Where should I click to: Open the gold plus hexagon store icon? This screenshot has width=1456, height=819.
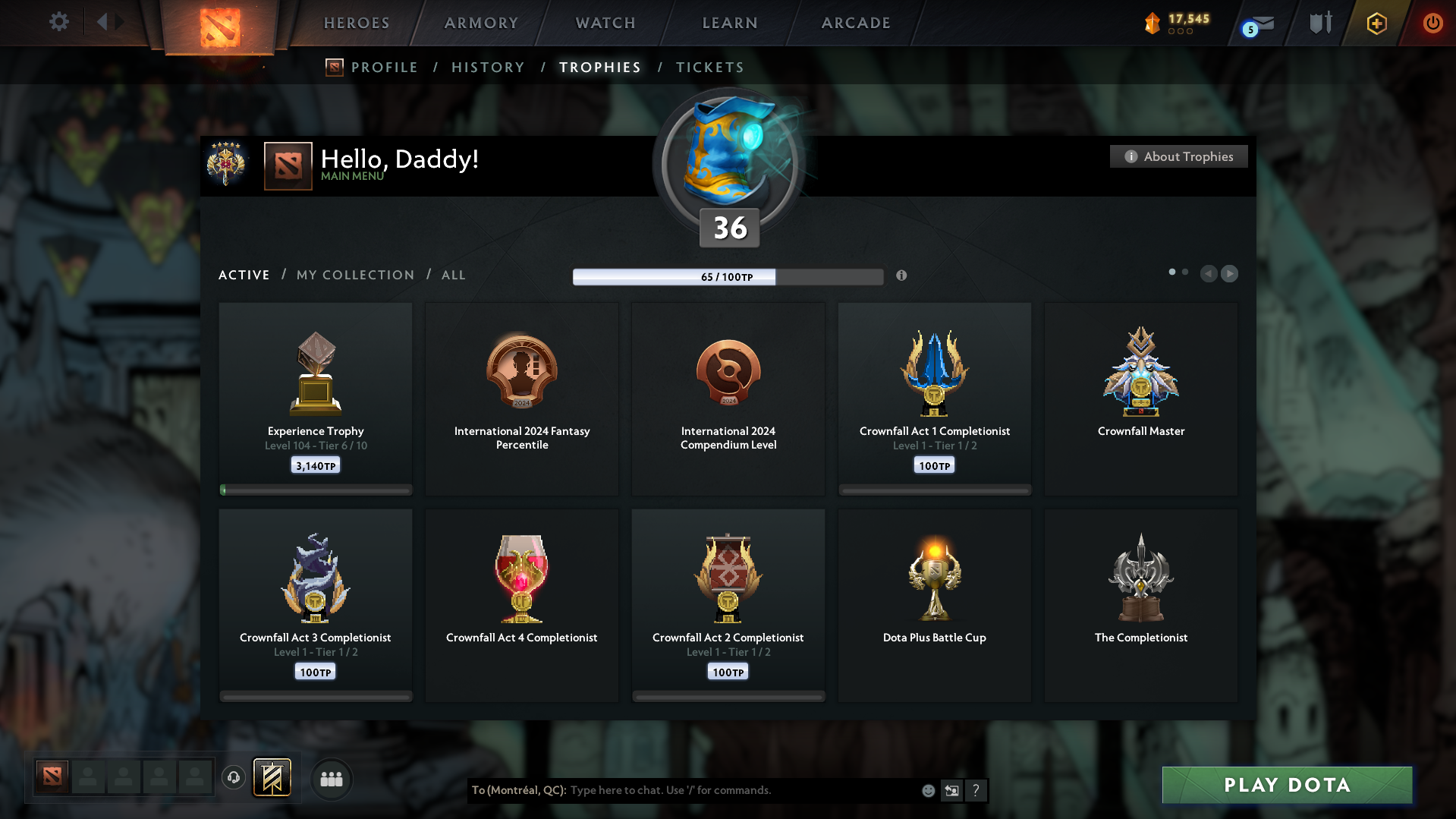point(1376,23)
